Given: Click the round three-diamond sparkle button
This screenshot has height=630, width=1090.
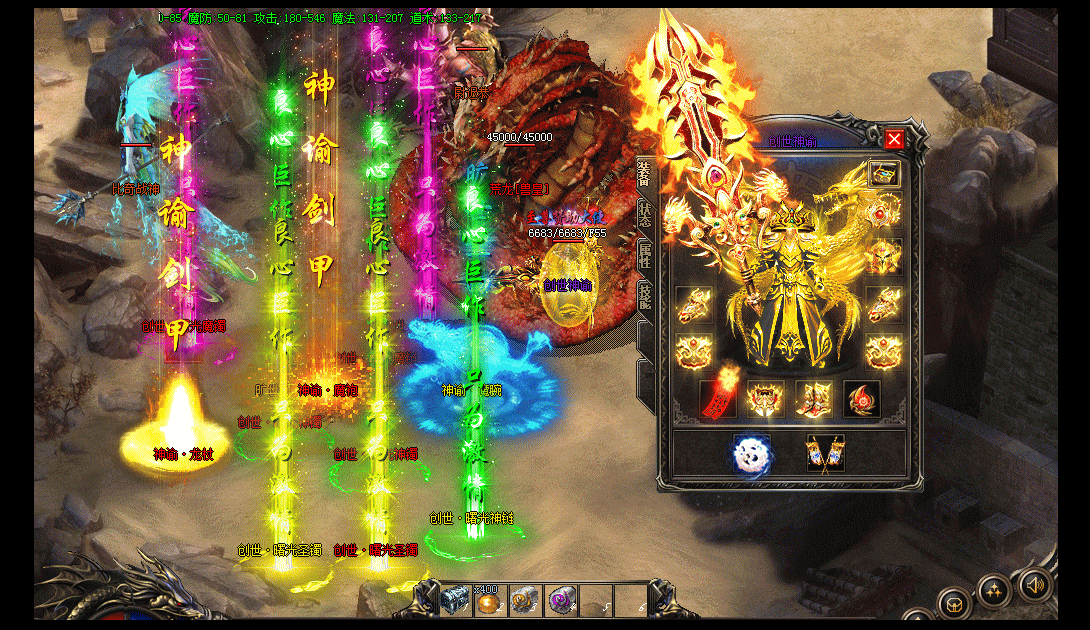Looking at the screenshot, I should (993, 591).
